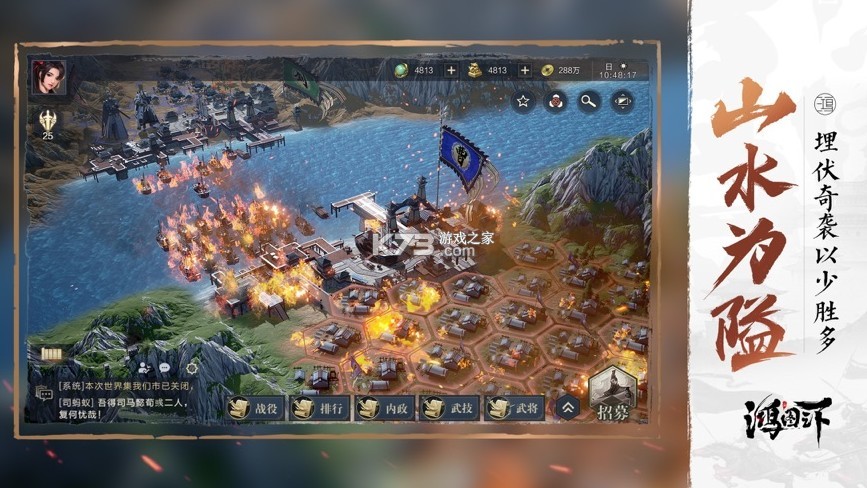Click the person contacts icon above chat

coord(142,368)
